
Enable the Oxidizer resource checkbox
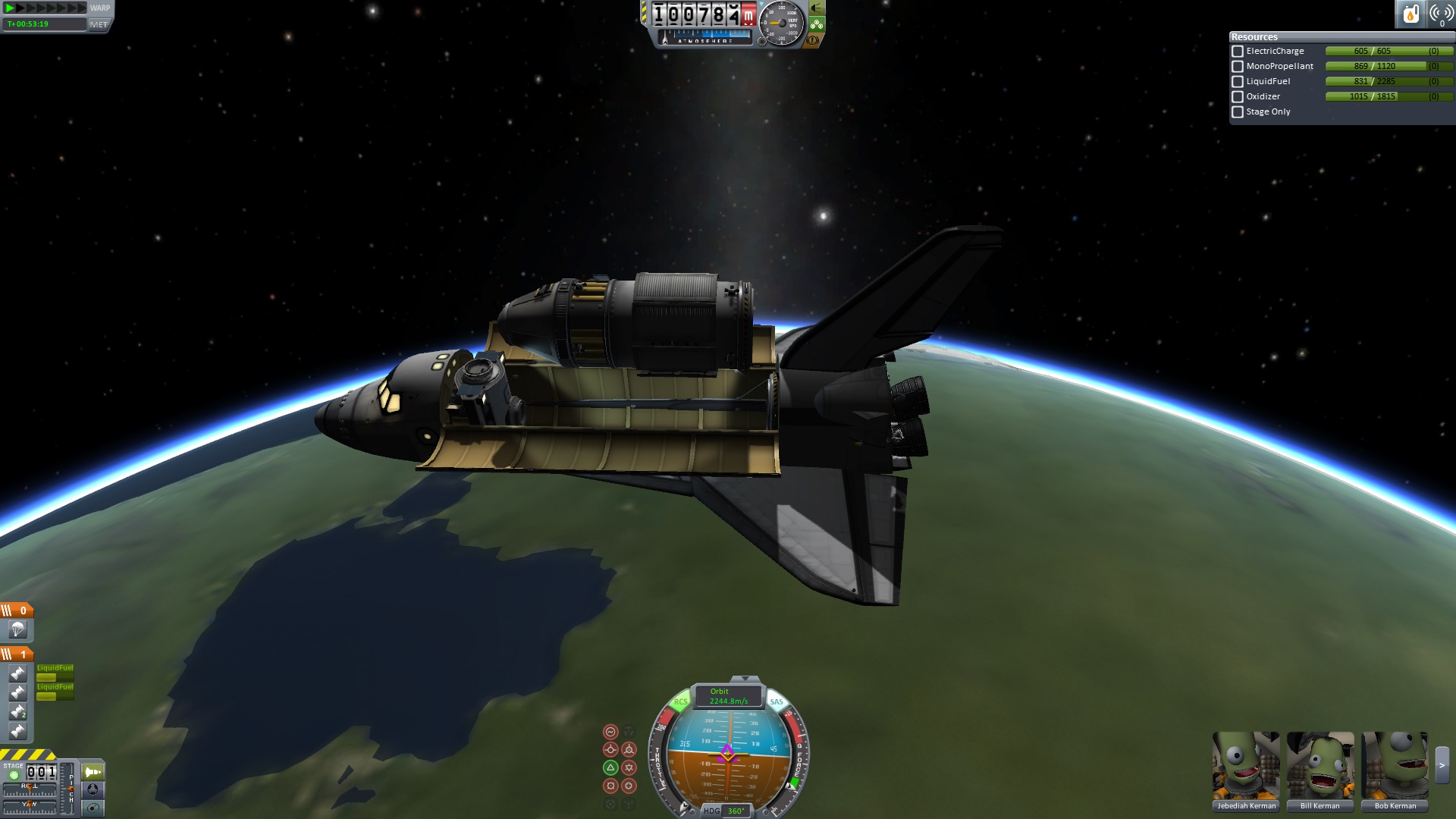pyautogui.click(x=1238, y=97)
